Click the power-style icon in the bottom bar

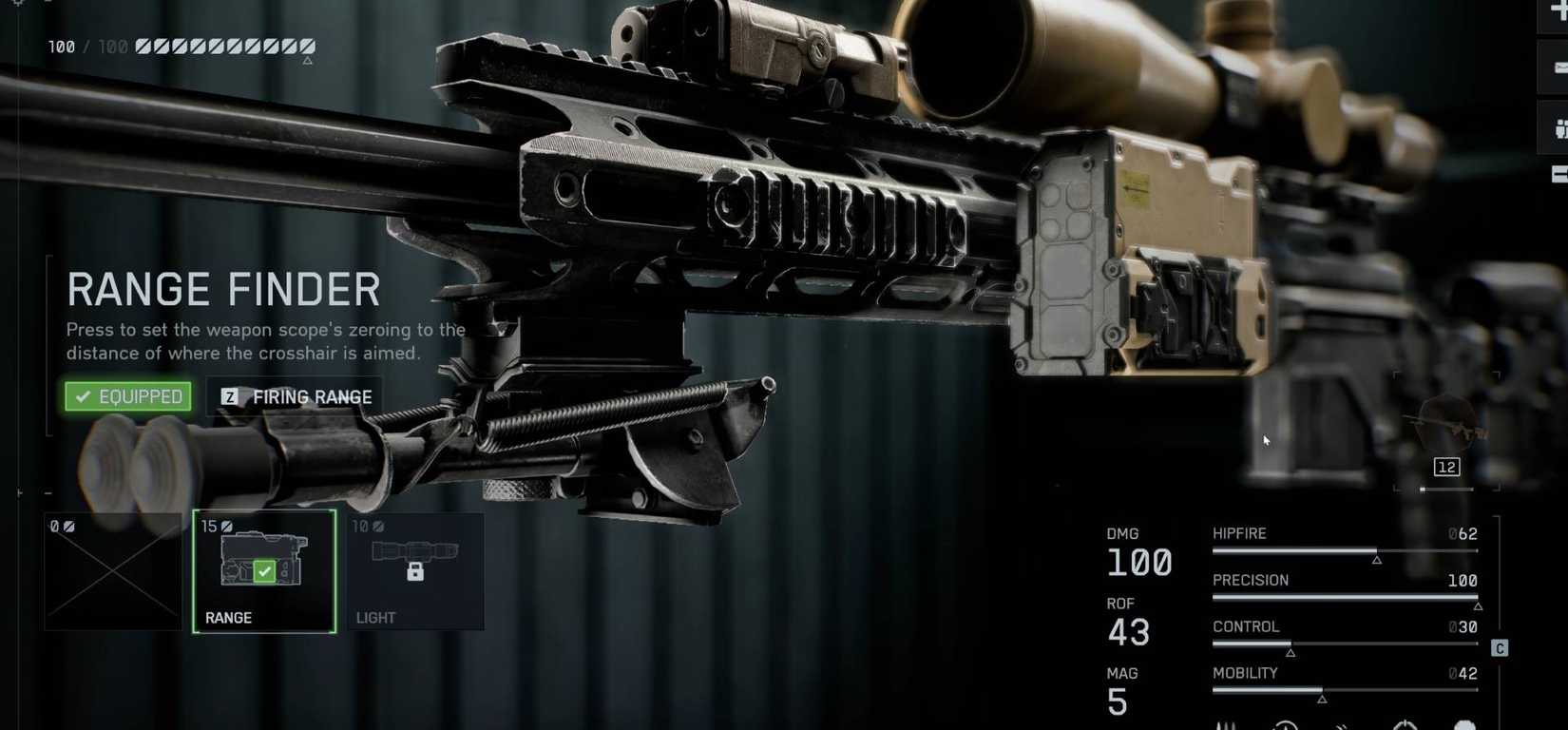click(x=1405, y=724)
